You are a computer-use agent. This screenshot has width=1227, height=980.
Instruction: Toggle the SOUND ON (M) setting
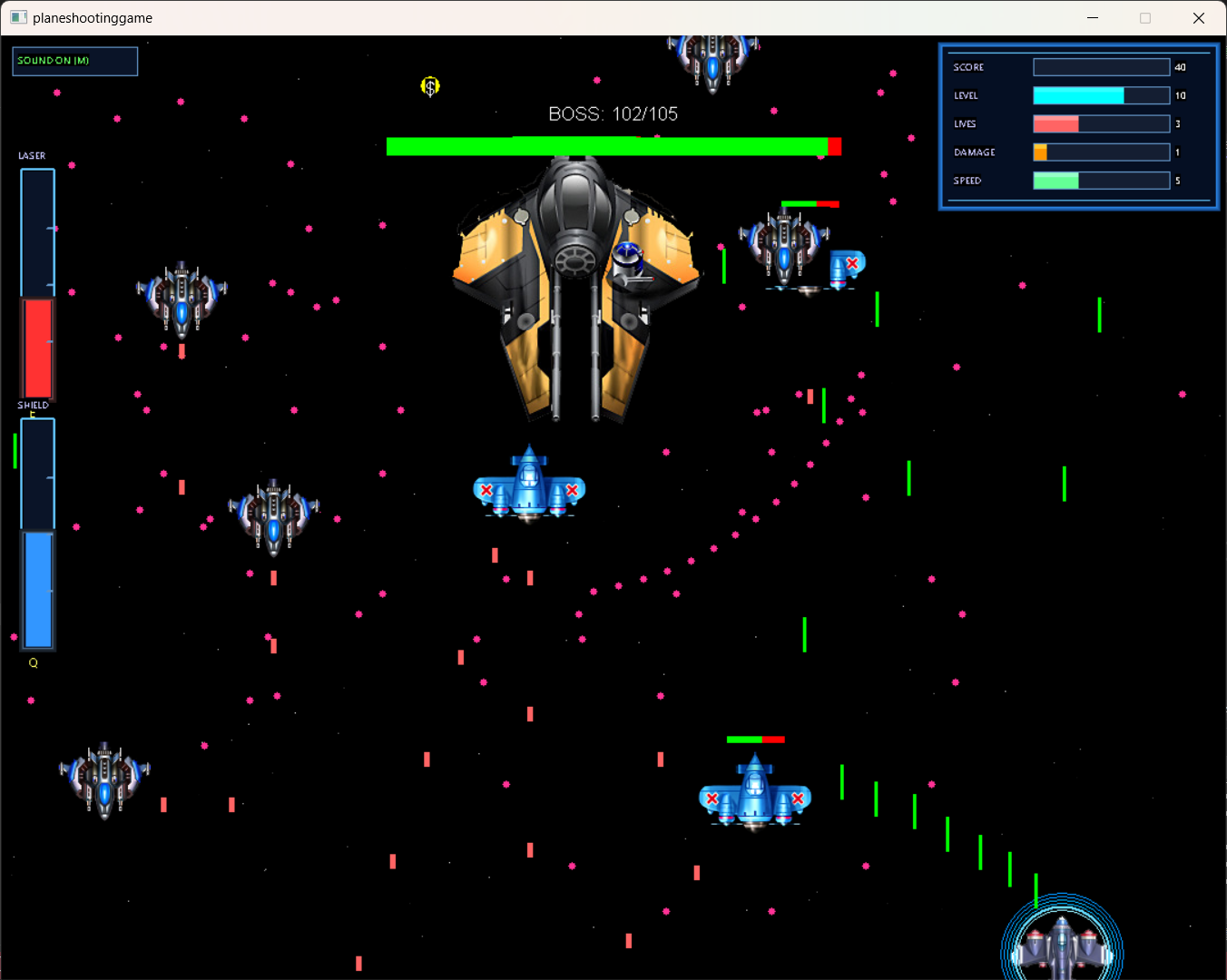click(74, 61)
